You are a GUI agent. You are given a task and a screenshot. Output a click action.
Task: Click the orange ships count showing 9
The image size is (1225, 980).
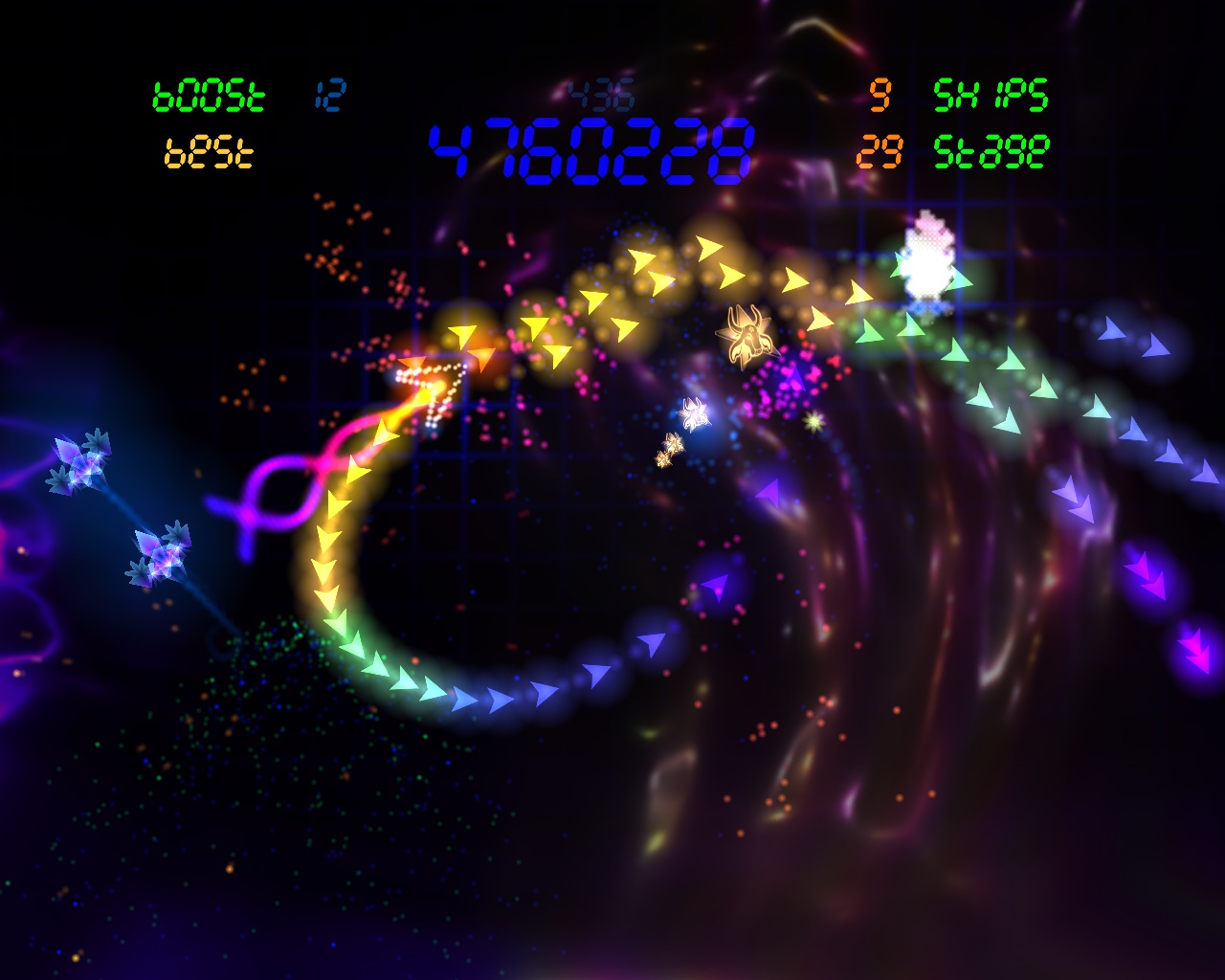click(880, 96)
